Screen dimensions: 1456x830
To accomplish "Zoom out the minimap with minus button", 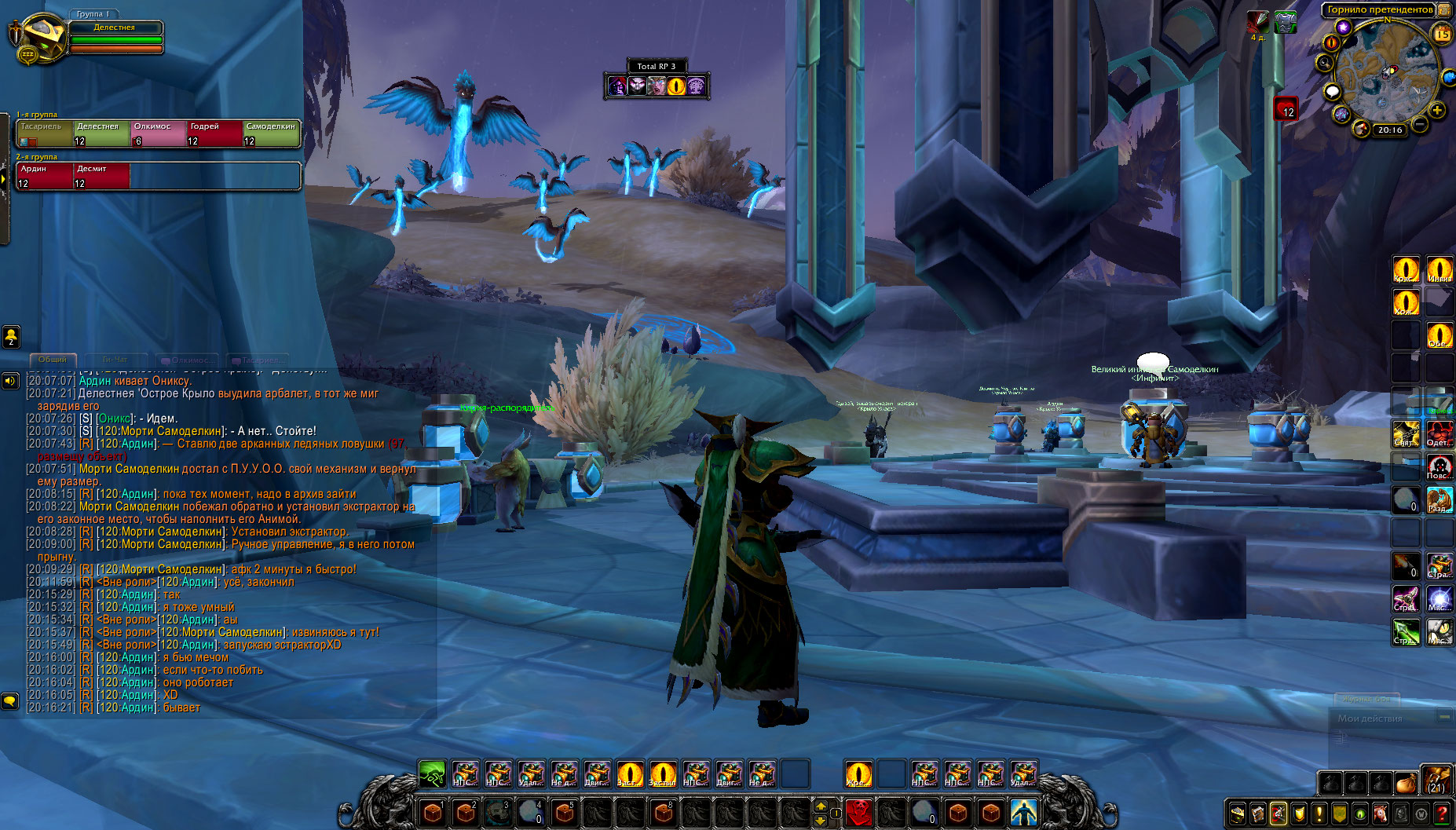I will pos(1420,124).
